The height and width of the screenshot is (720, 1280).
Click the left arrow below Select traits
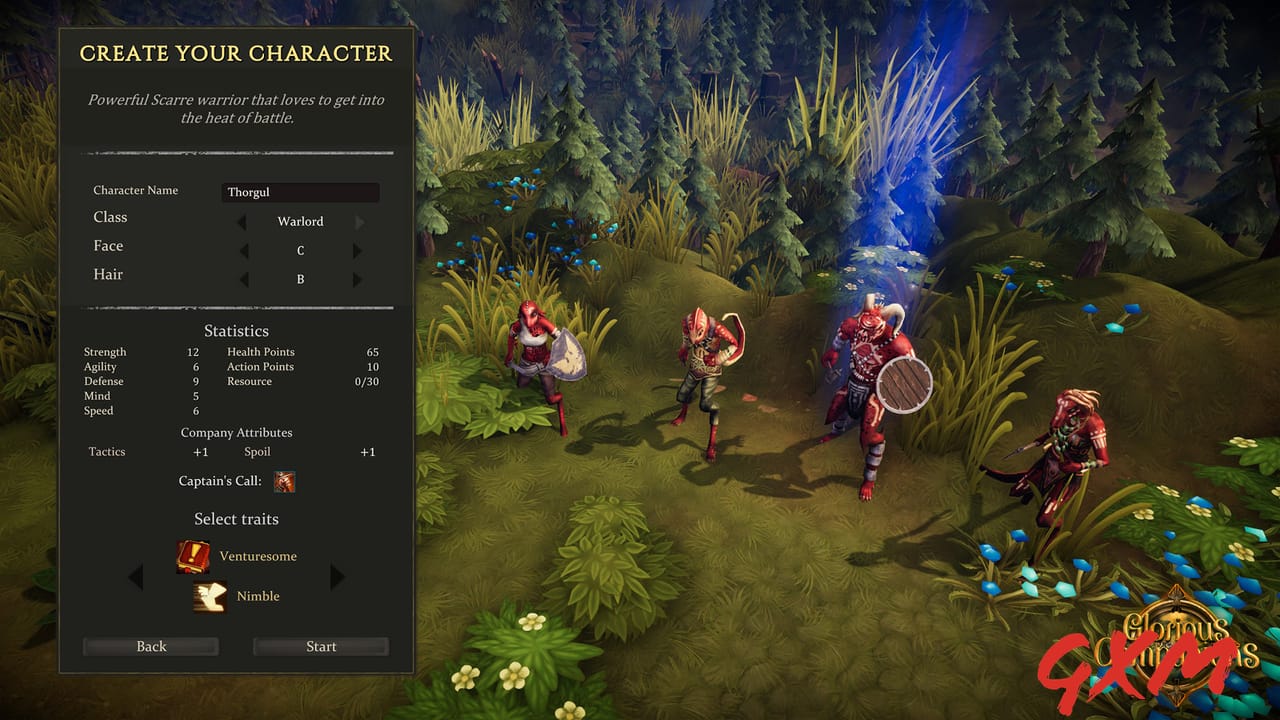tap(136, 577)
